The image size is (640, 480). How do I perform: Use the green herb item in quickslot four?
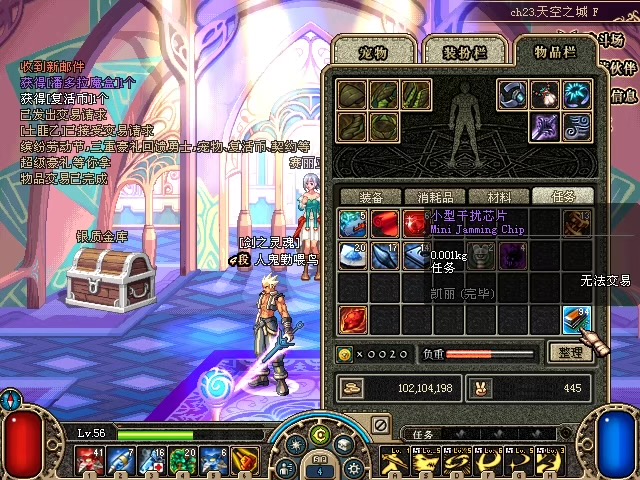183,461
